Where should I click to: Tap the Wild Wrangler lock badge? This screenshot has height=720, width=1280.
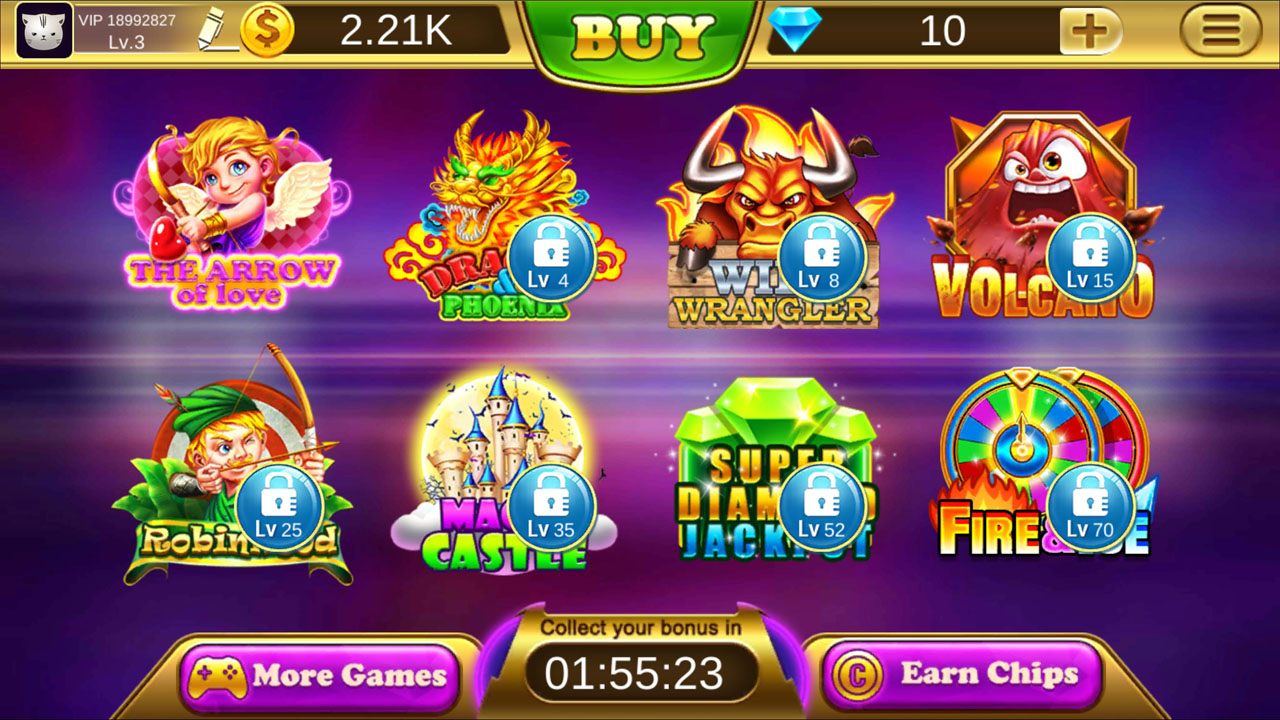tap(820, 259)
